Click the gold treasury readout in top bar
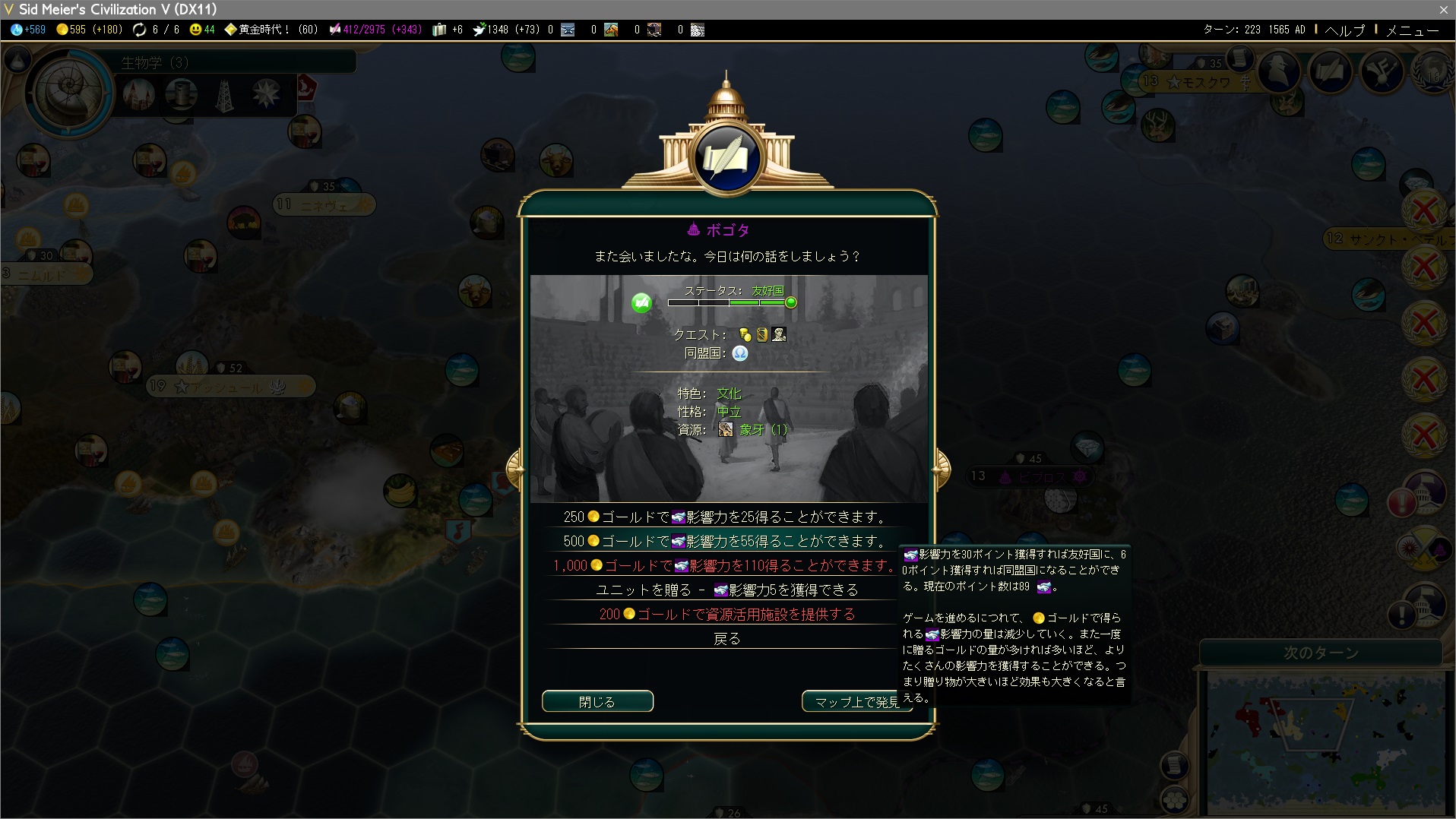 tap(88, 30)
